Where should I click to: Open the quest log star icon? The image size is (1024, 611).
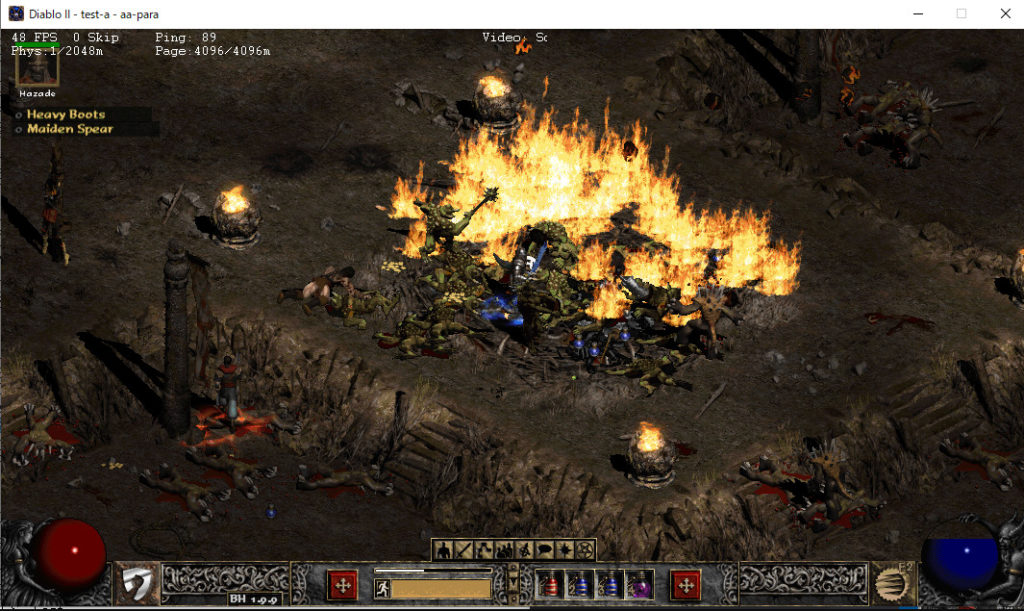coord(565,550)
